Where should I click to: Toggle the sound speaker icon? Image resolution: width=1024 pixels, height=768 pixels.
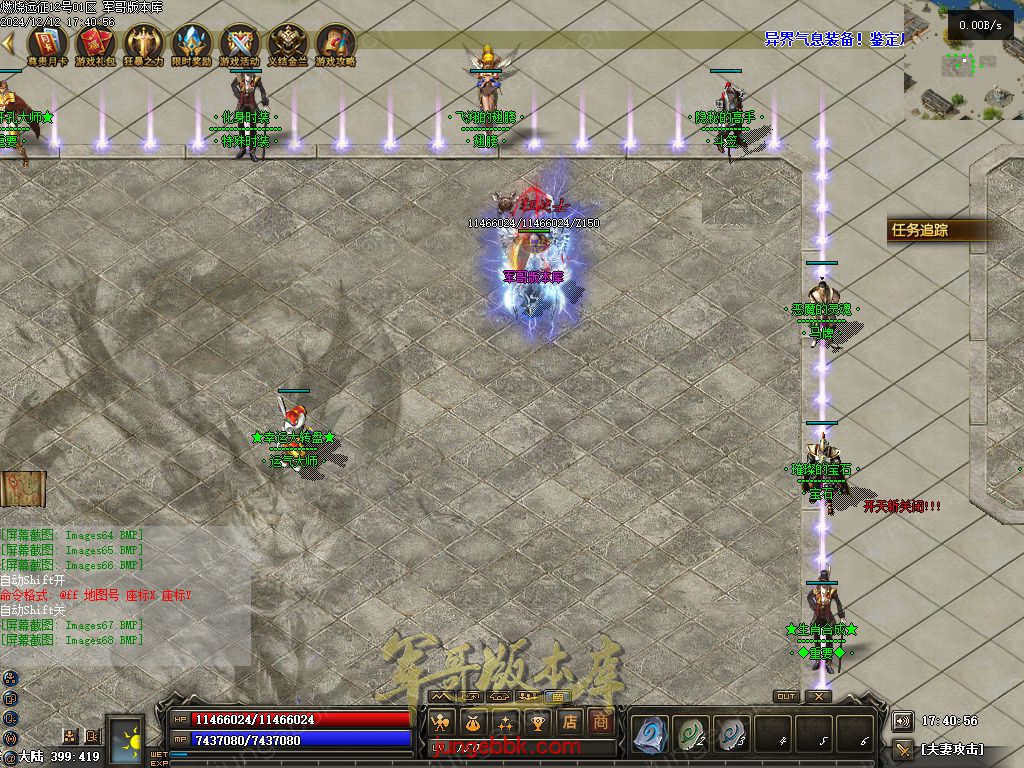point(902,720)
